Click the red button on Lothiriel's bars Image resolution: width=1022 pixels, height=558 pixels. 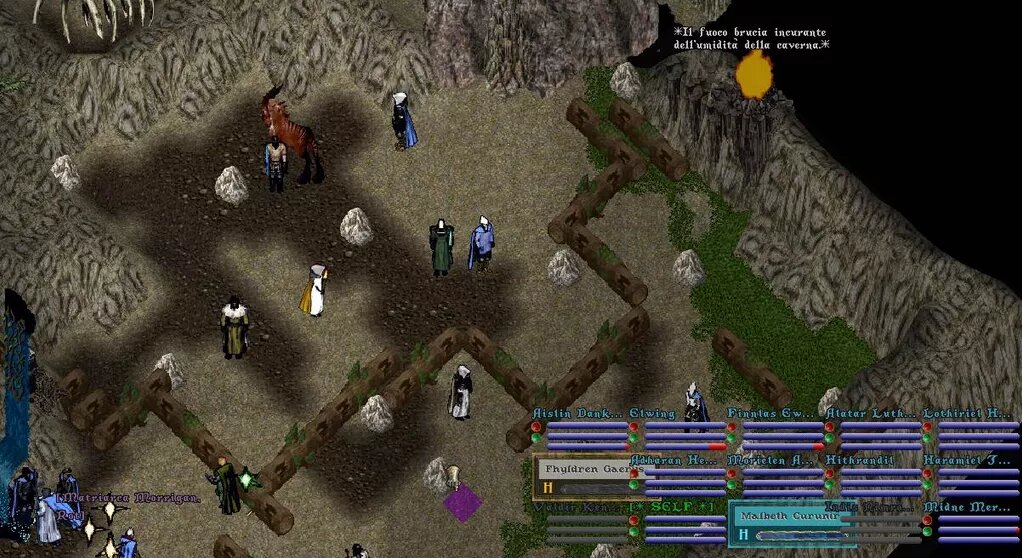pyautogui.click(x=927, y=427)
